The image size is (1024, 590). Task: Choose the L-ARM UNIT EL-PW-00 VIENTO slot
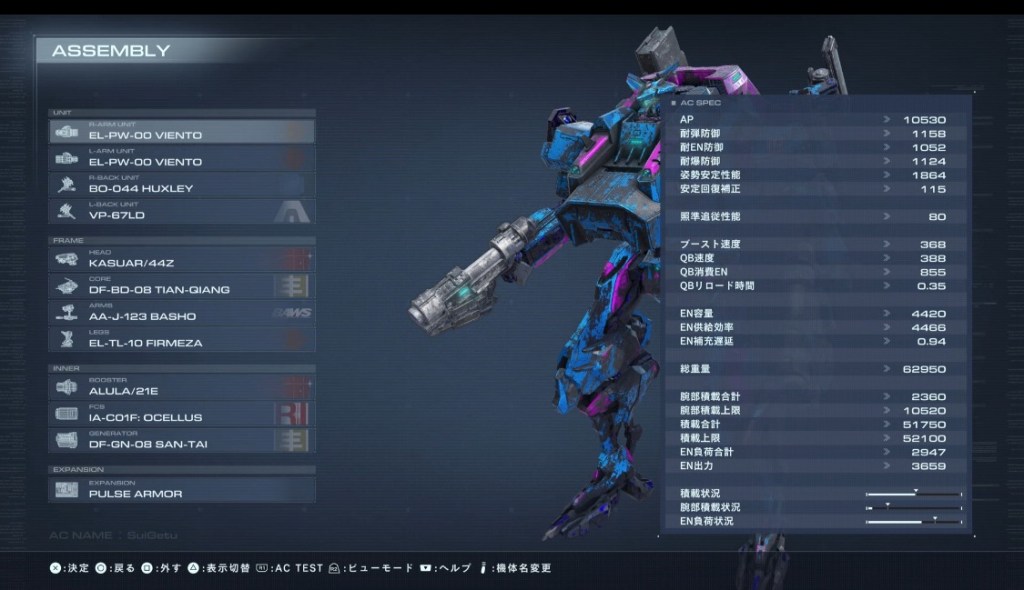pyautogui.click(x=181, y=158)
